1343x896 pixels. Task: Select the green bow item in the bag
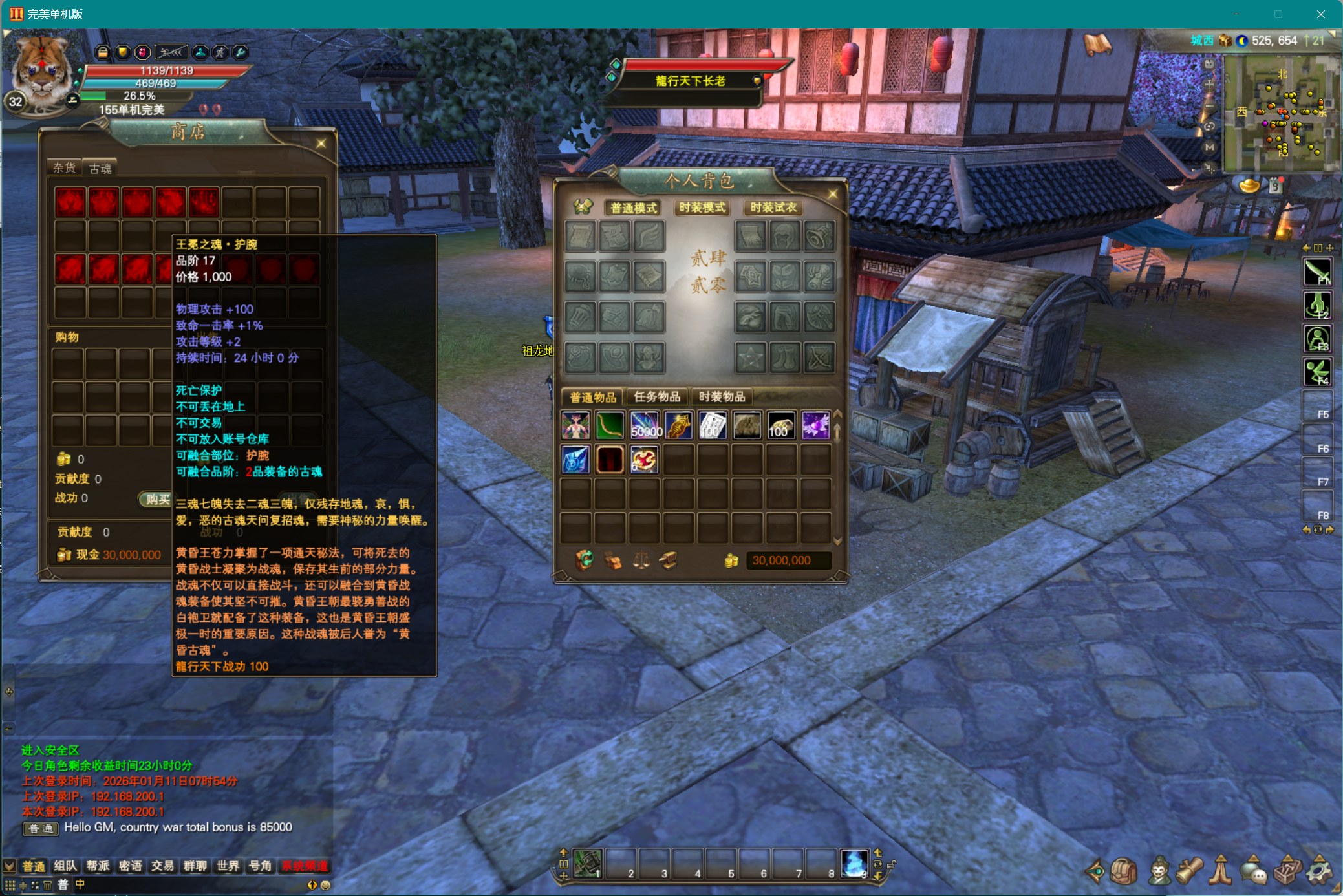(609, 425)
